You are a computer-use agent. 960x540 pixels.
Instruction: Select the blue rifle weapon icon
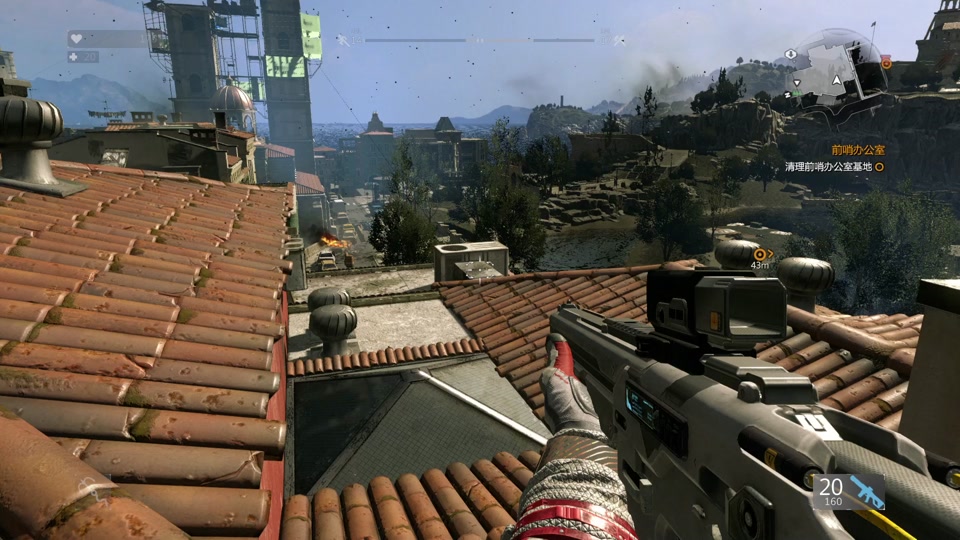pyautogui.click(x=864, y=490)
